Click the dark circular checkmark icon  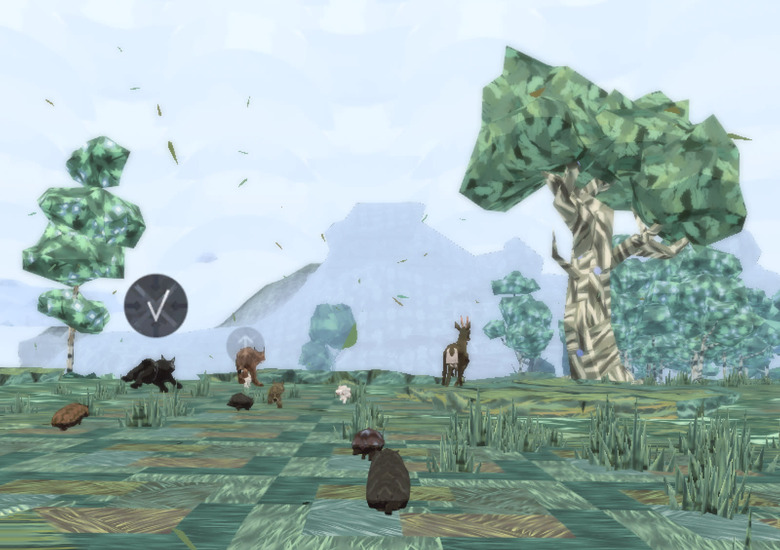click(x=156, y=305)
